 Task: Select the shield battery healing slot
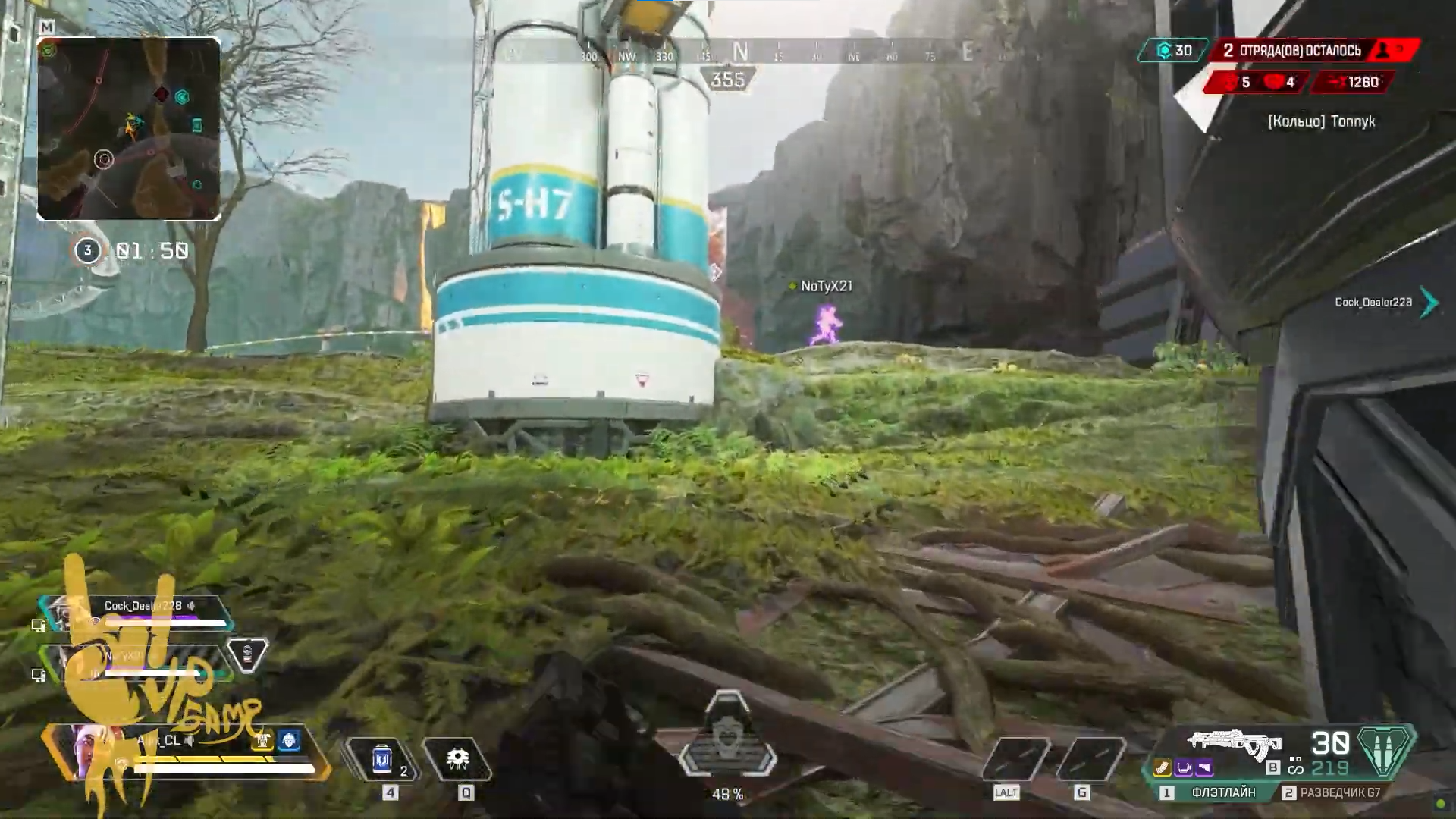[x=382, y=759]
